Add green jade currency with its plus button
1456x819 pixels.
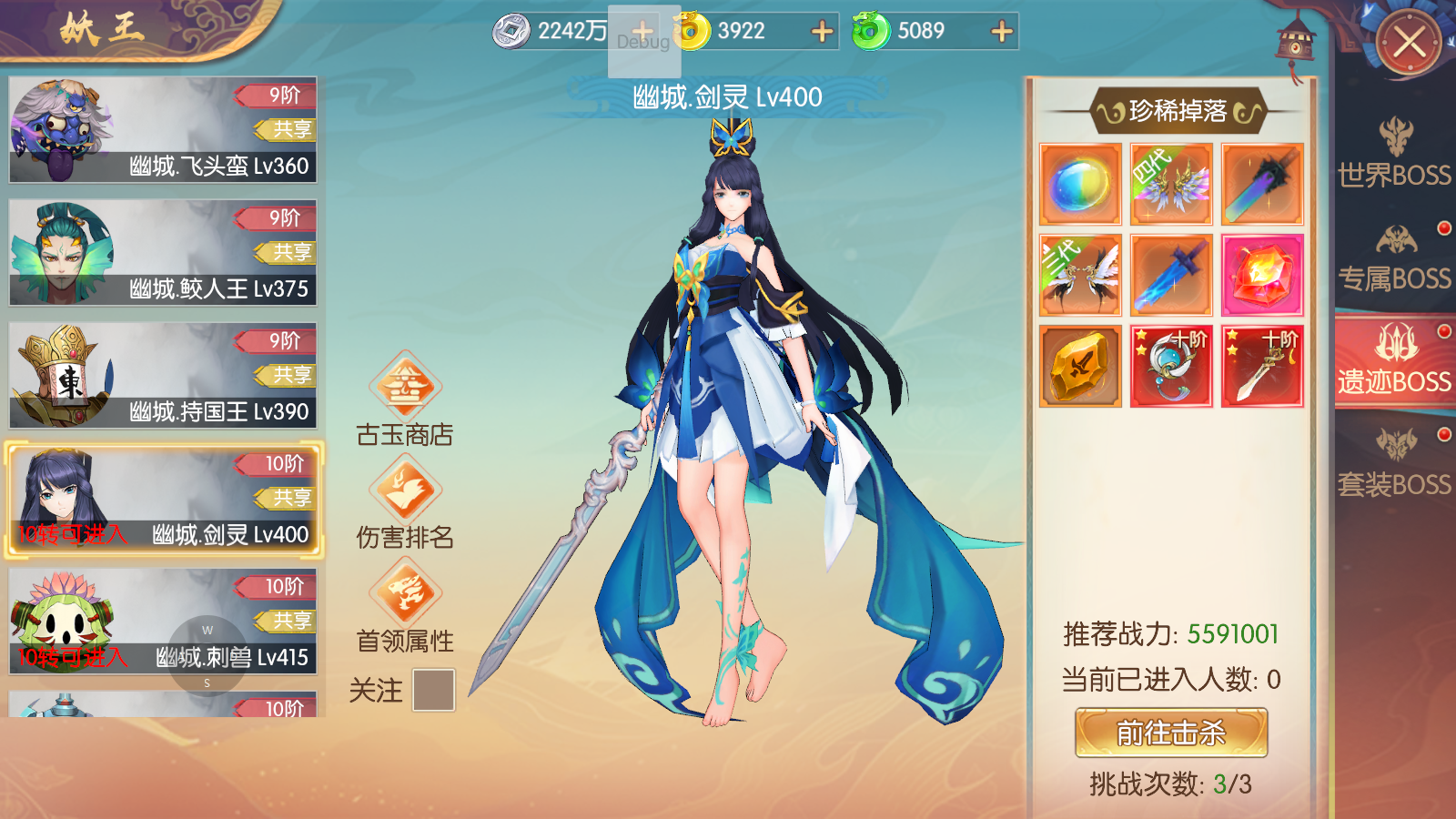coord(1002,32)
